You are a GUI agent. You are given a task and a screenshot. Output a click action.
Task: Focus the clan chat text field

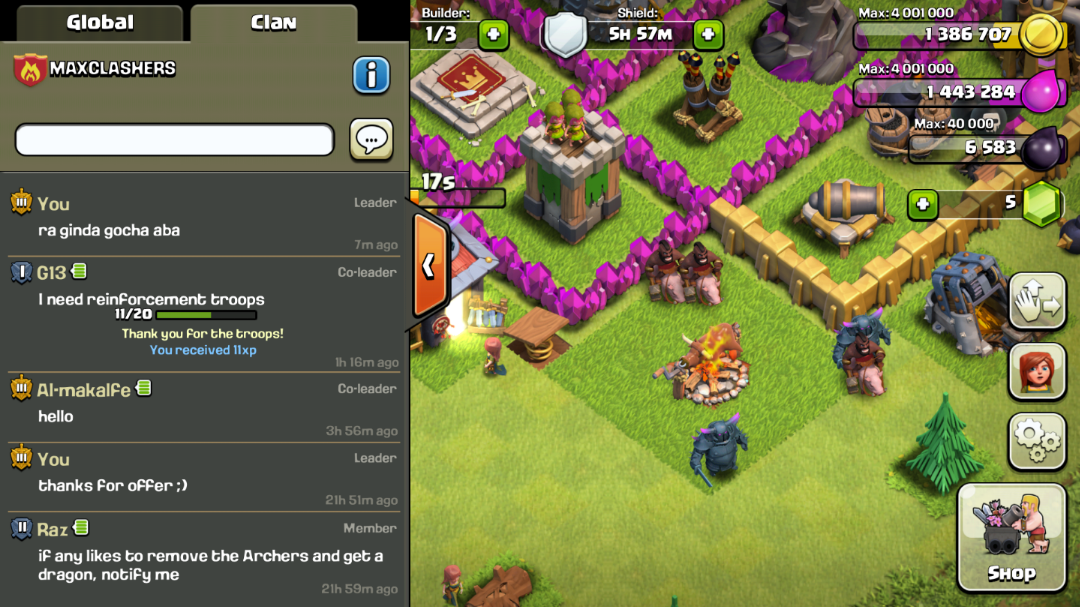point(174,140)
